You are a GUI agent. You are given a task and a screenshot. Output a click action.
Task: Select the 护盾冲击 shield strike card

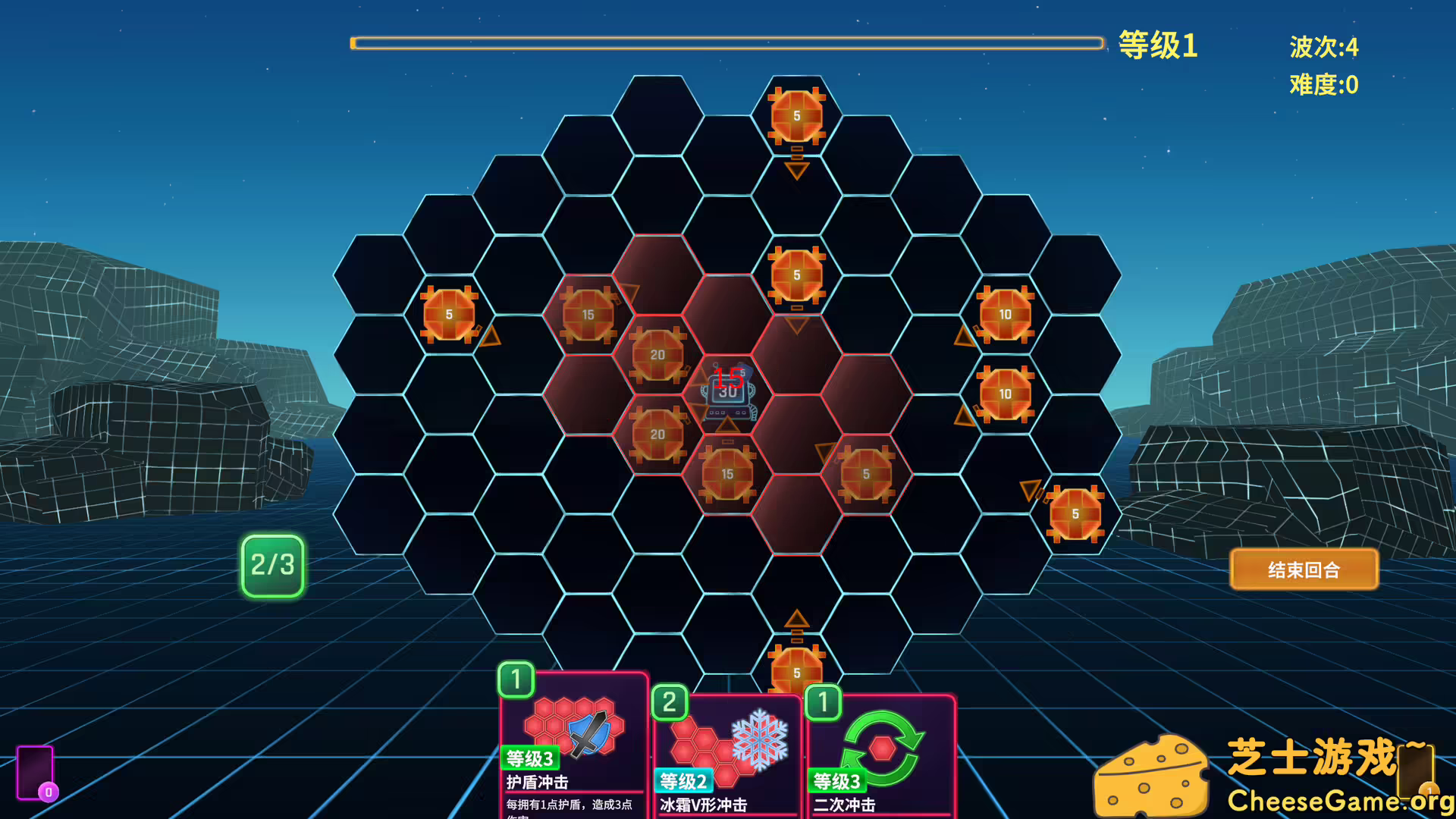pos(573,751)
